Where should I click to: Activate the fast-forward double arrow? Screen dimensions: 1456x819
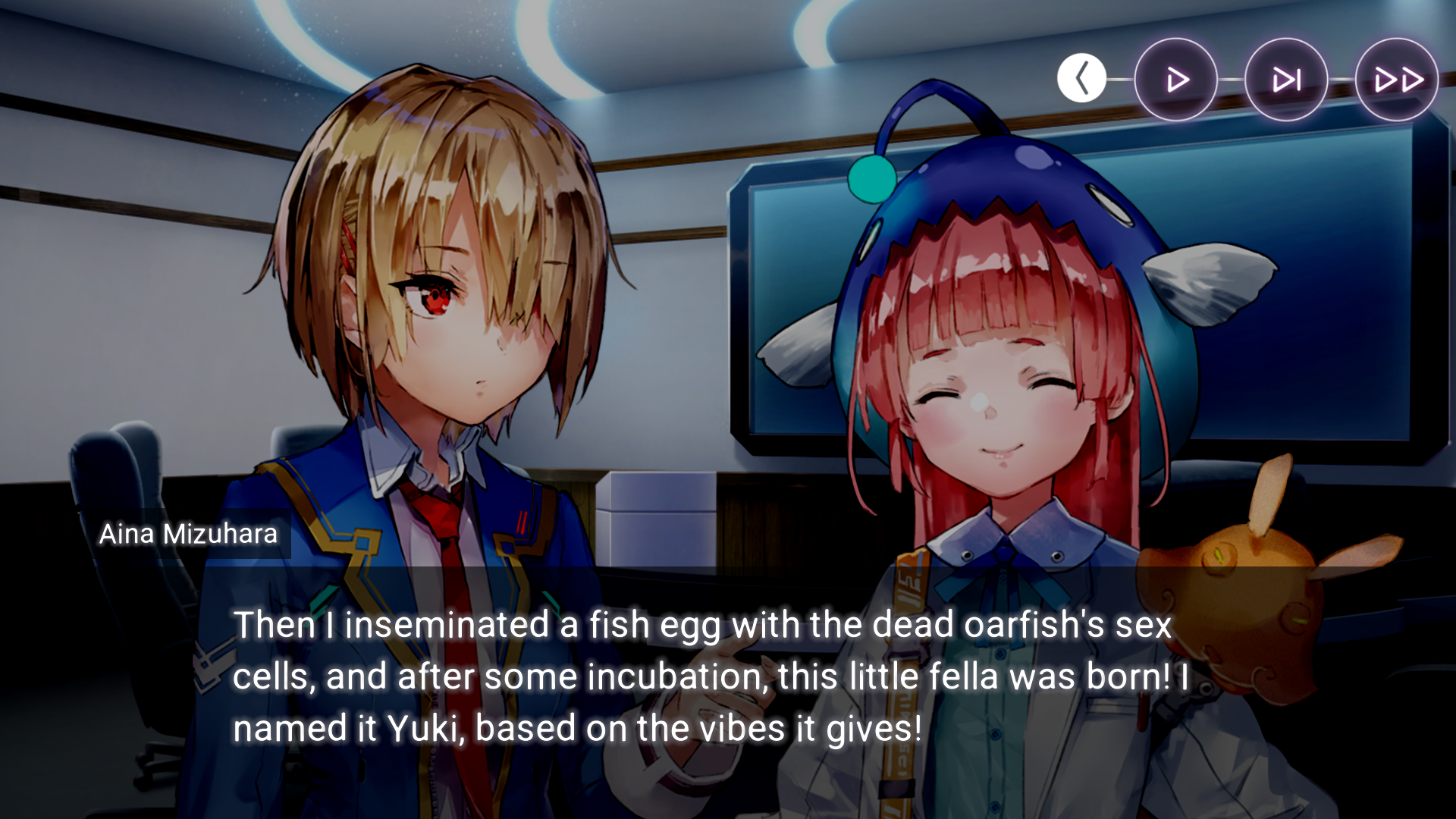pos(1397,80)
